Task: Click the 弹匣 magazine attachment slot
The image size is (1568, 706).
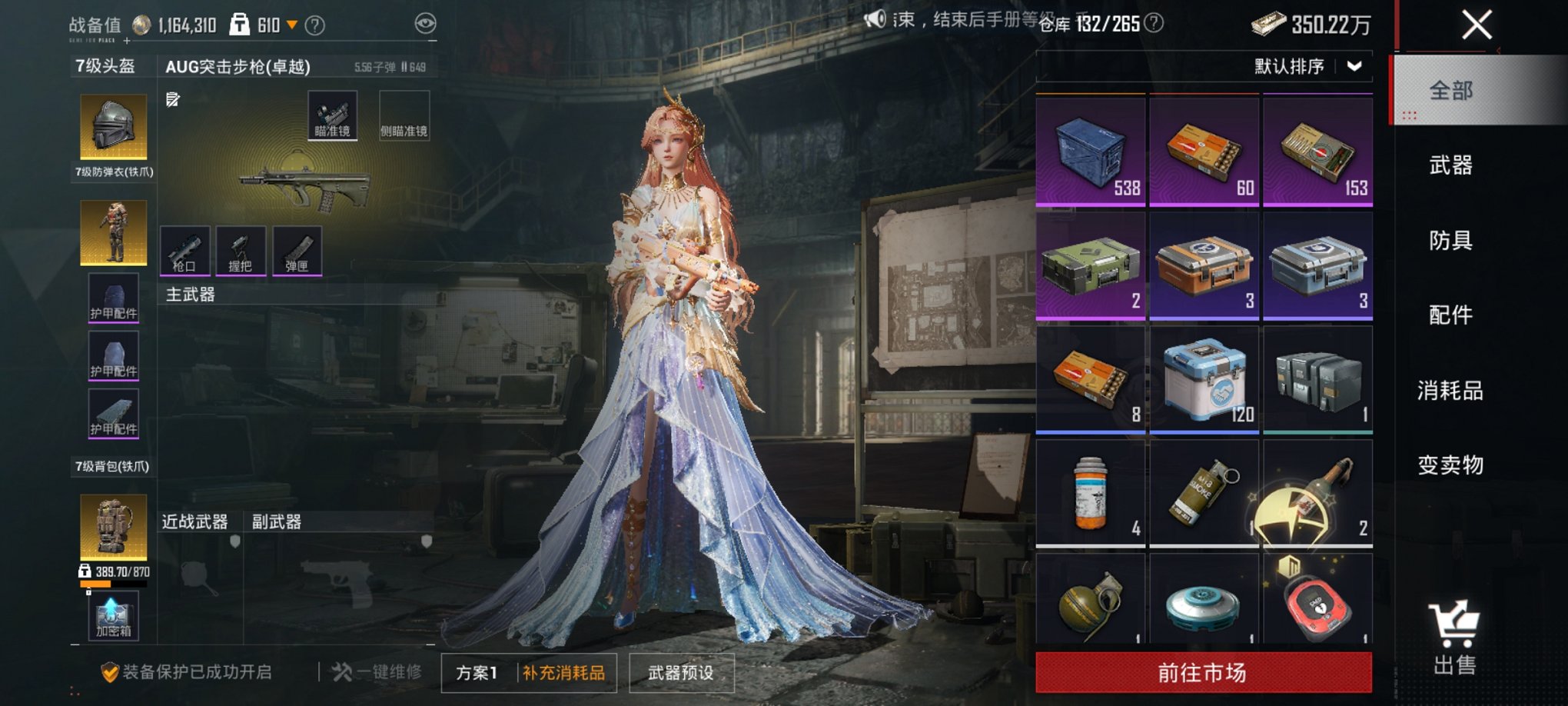Action: [x=298, y=250]
